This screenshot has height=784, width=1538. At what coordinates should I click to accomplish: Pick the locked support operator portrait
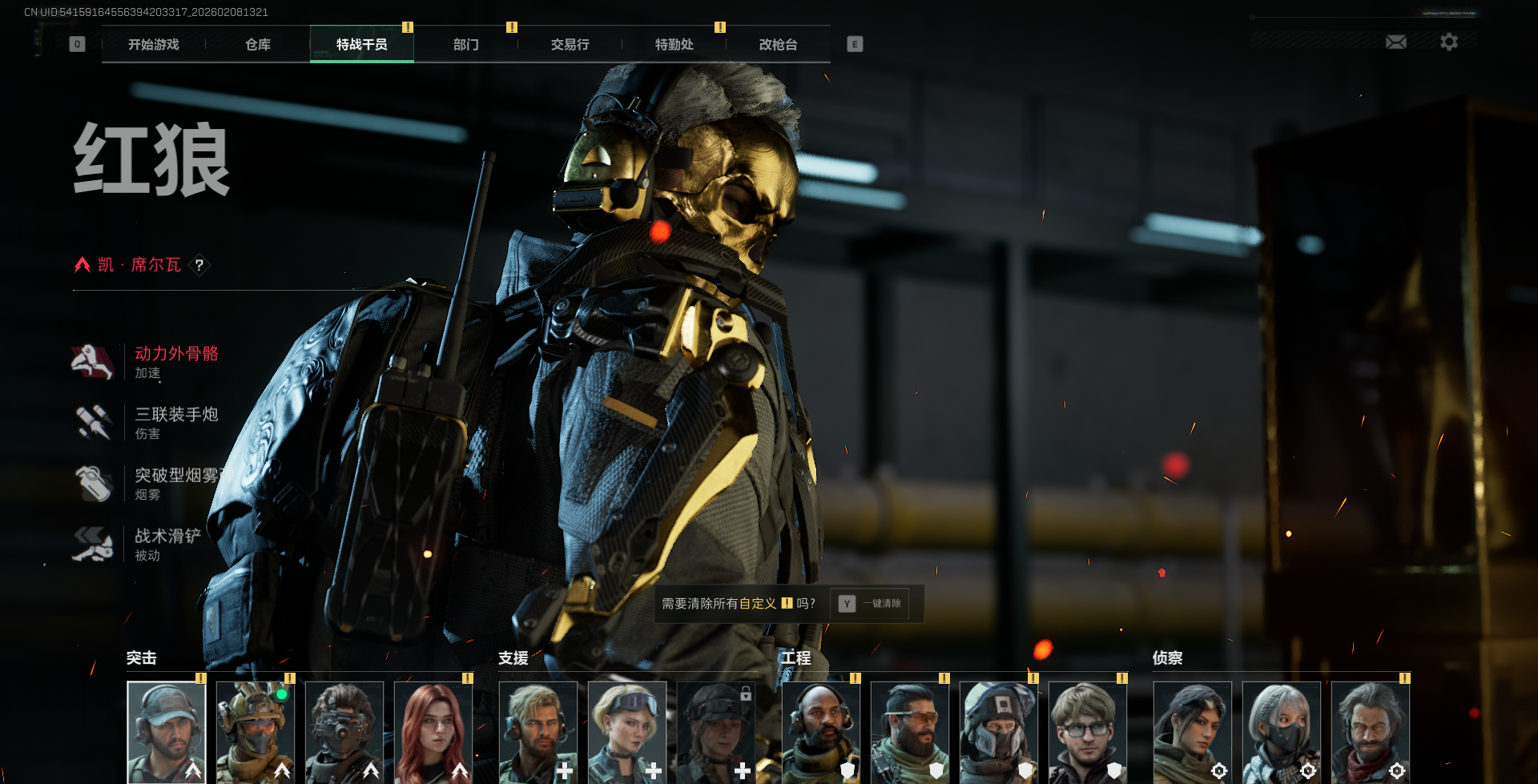click(716, 732)
